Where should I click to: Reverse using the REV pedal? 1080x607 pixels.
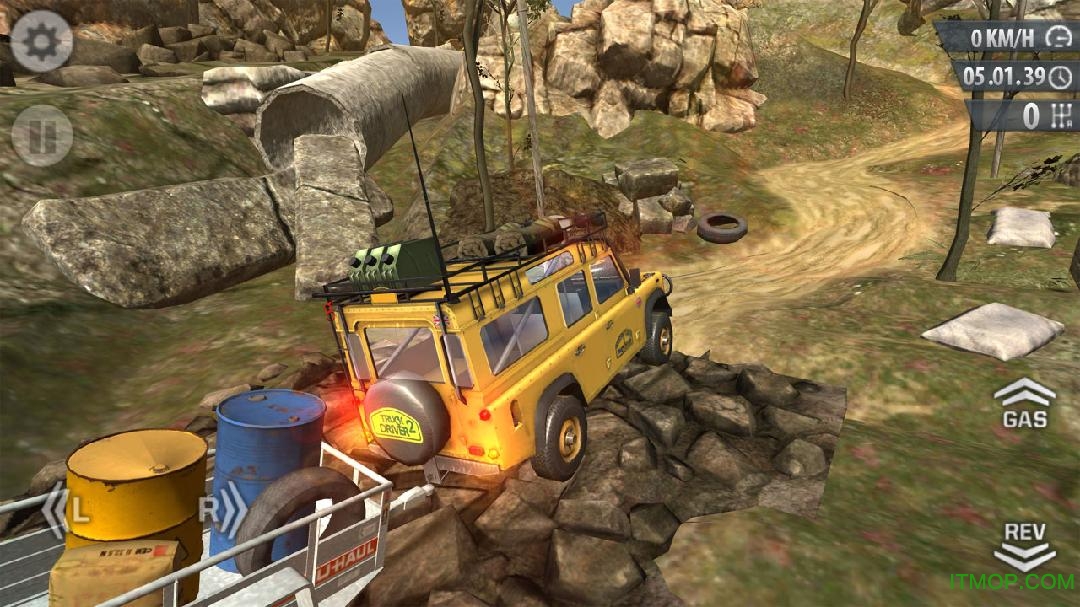[1024, 543]
